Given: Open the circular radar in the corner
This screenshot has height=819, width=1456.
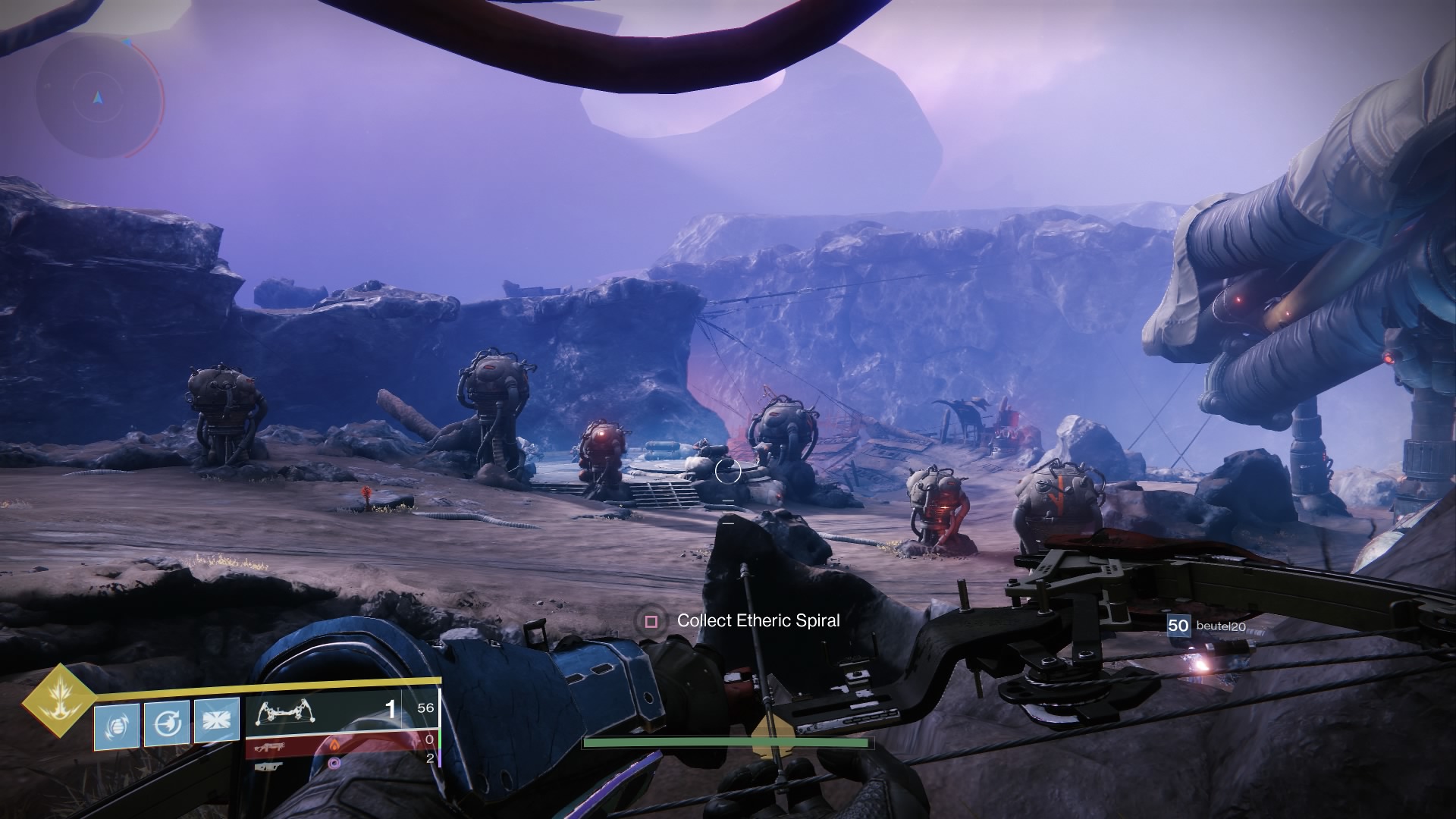Looking at the screenshot, I should point(99,96).
